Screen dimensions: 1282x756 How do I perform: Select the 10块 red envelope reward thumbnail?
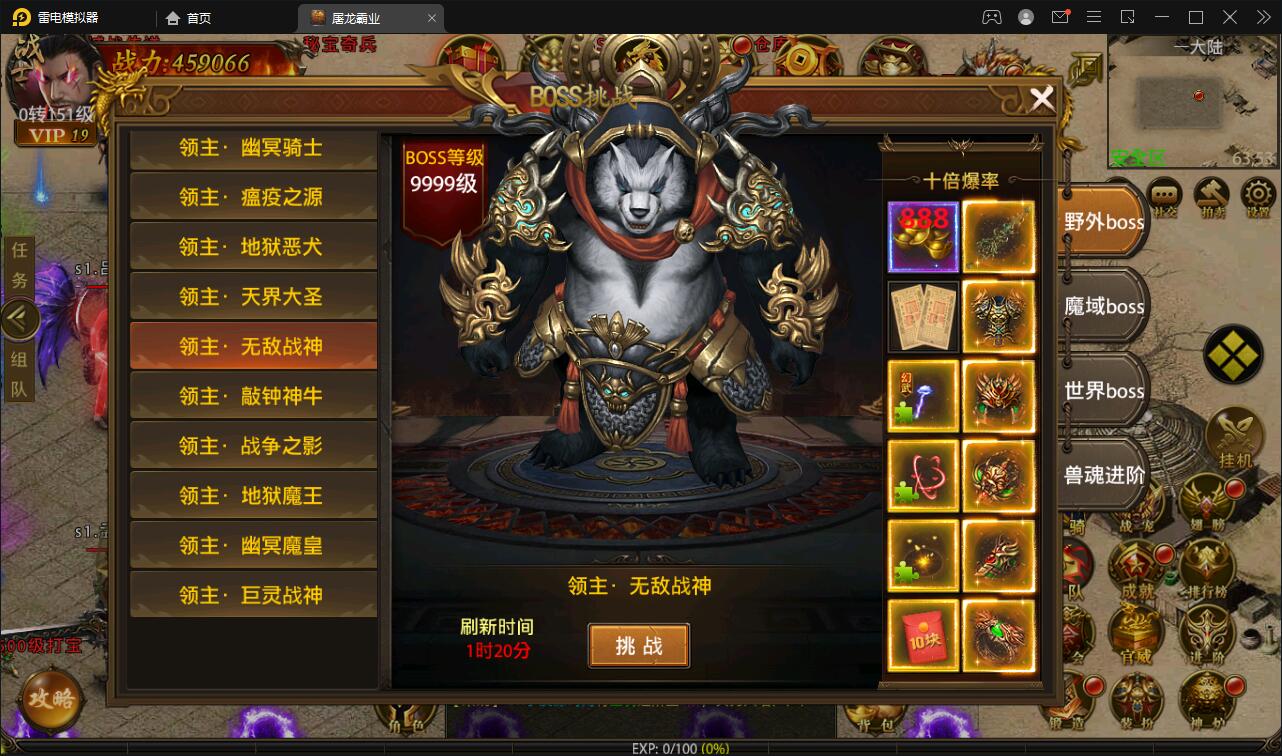pyautogui.click(x=922, y=634)
